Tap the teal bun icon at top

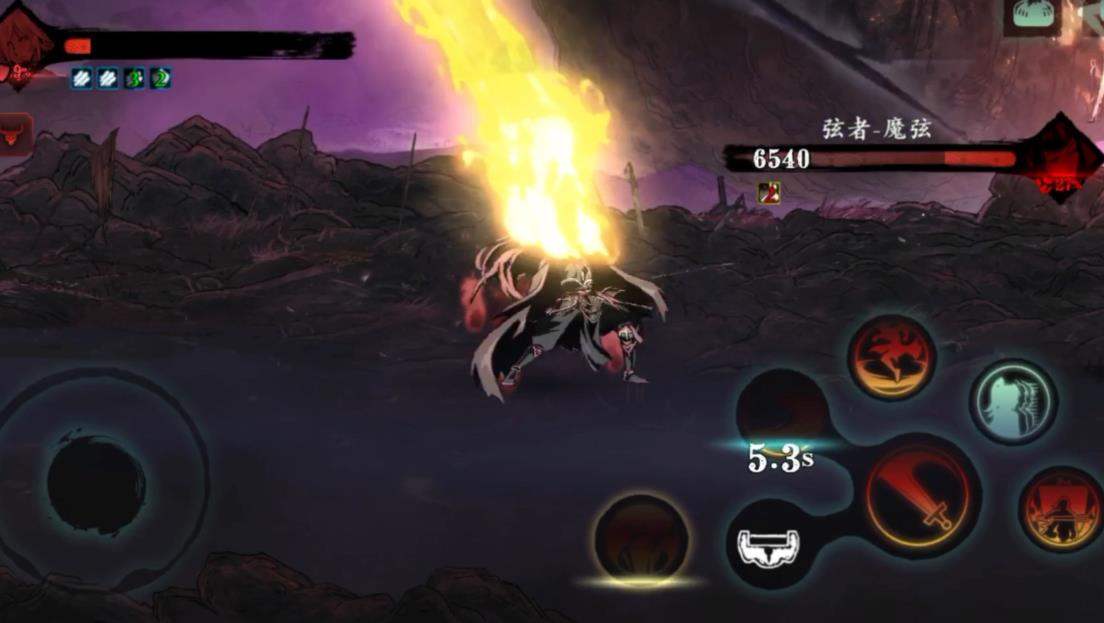1032,14
